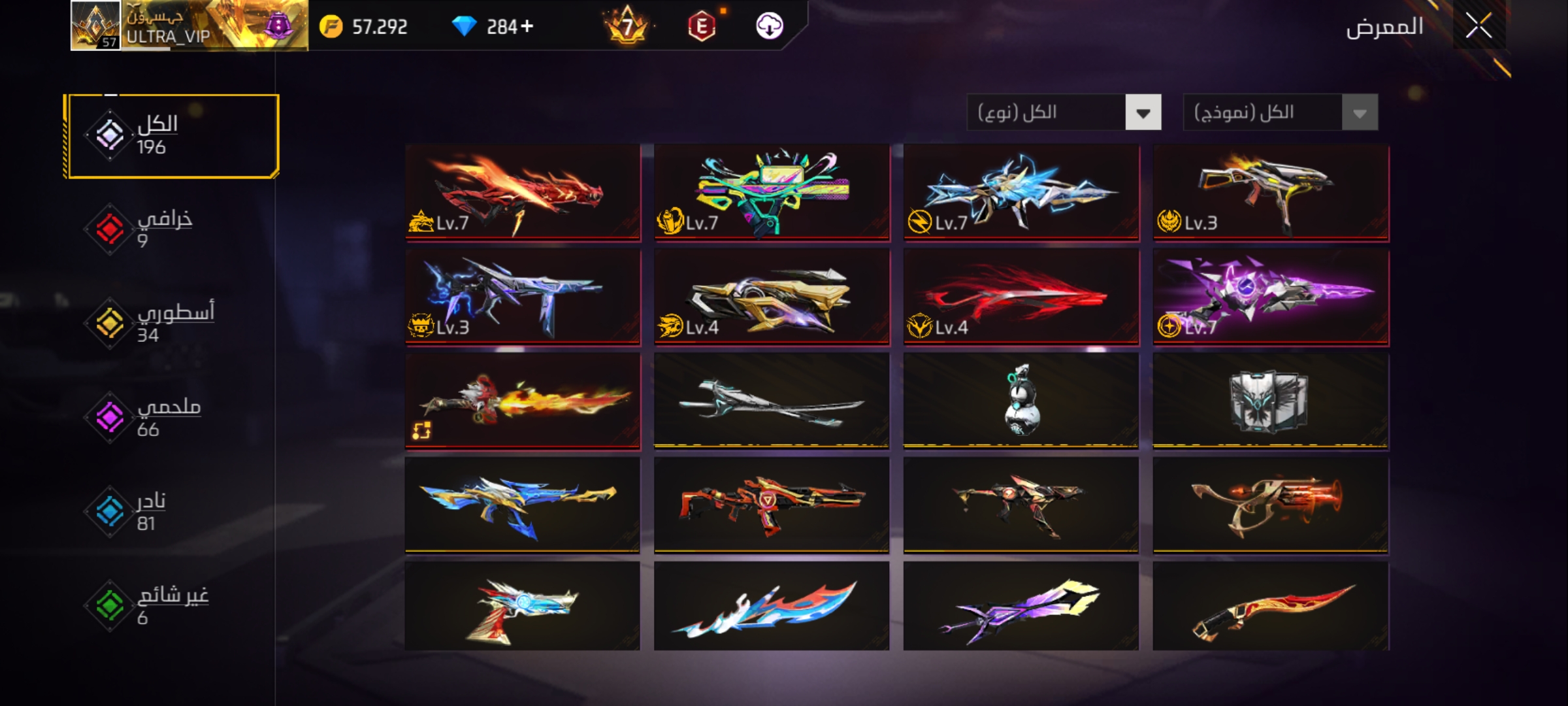Click the cloud download icon
The image size is (1568, 706).
tap(769, 26)
